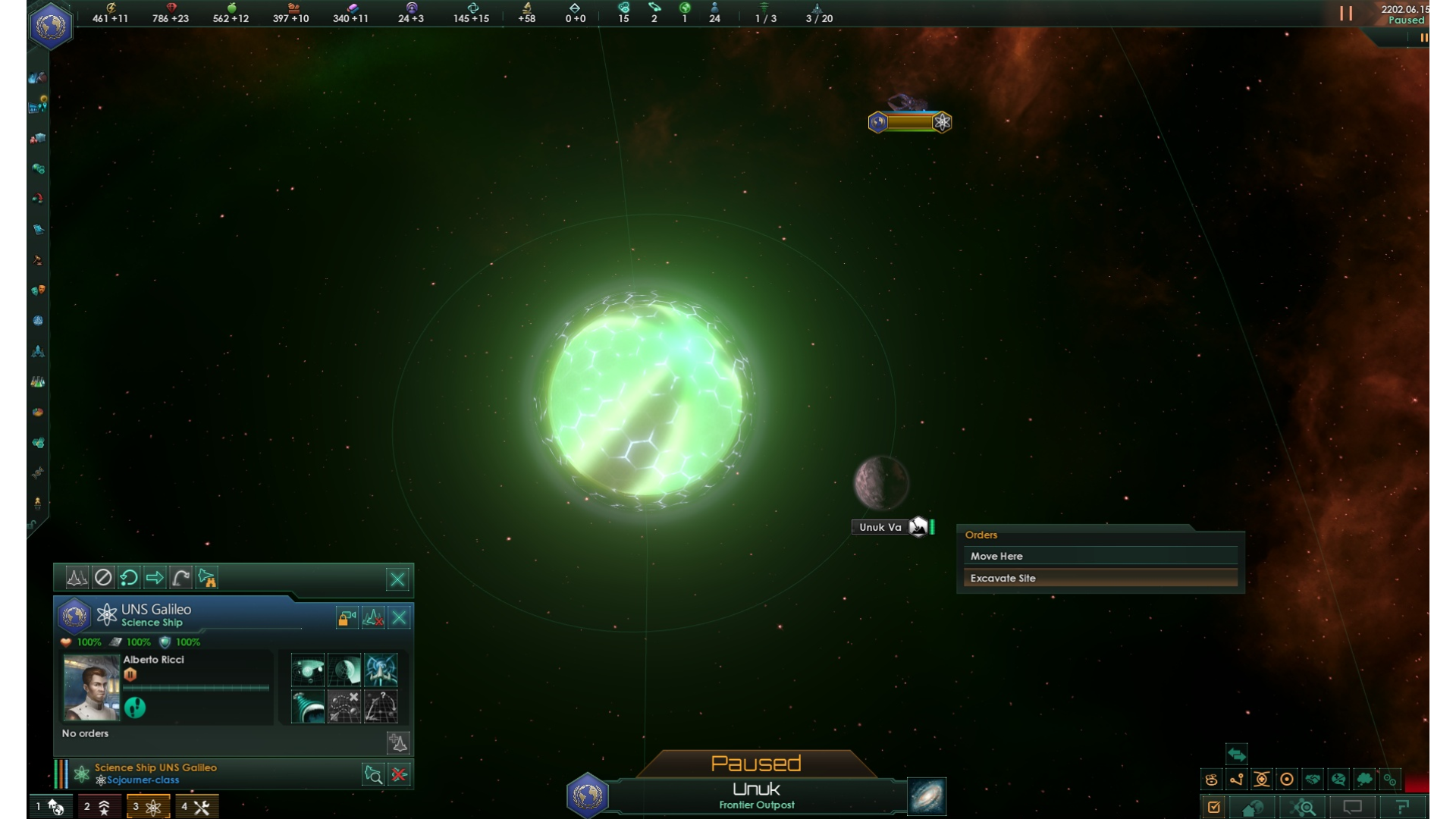Click the stop orders circle-slash button
Viewport: 1456px width, 819px height.
click(x=103, y=578)
